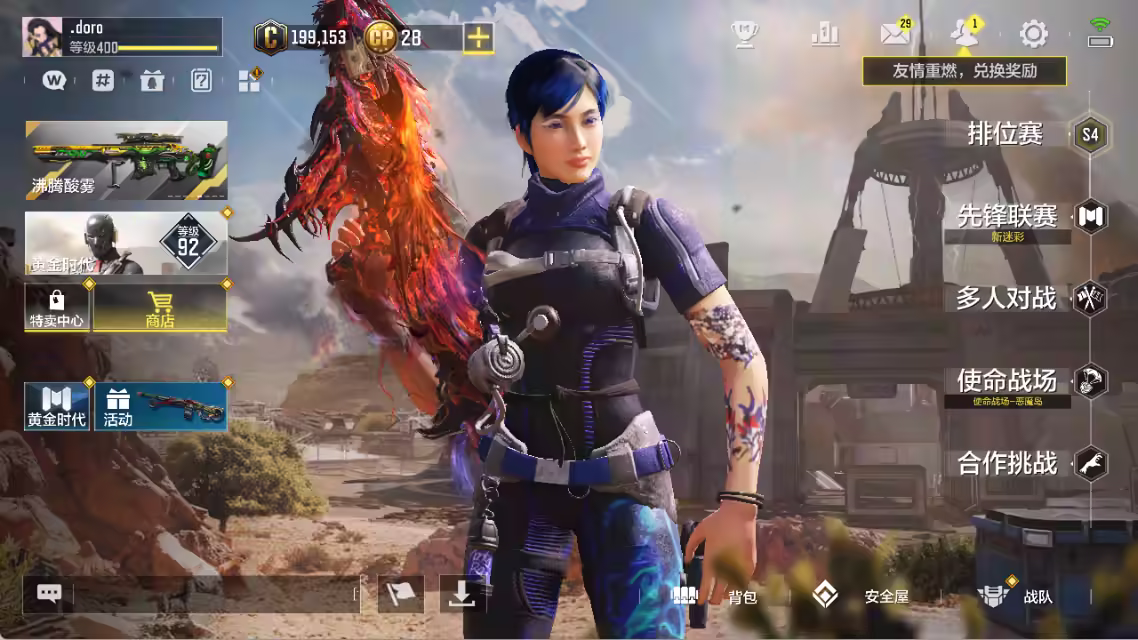This screenshot has height=640, width=1138.
Task: View the 沸腾酸雾 weapon banner
Action: coord(126,160)
